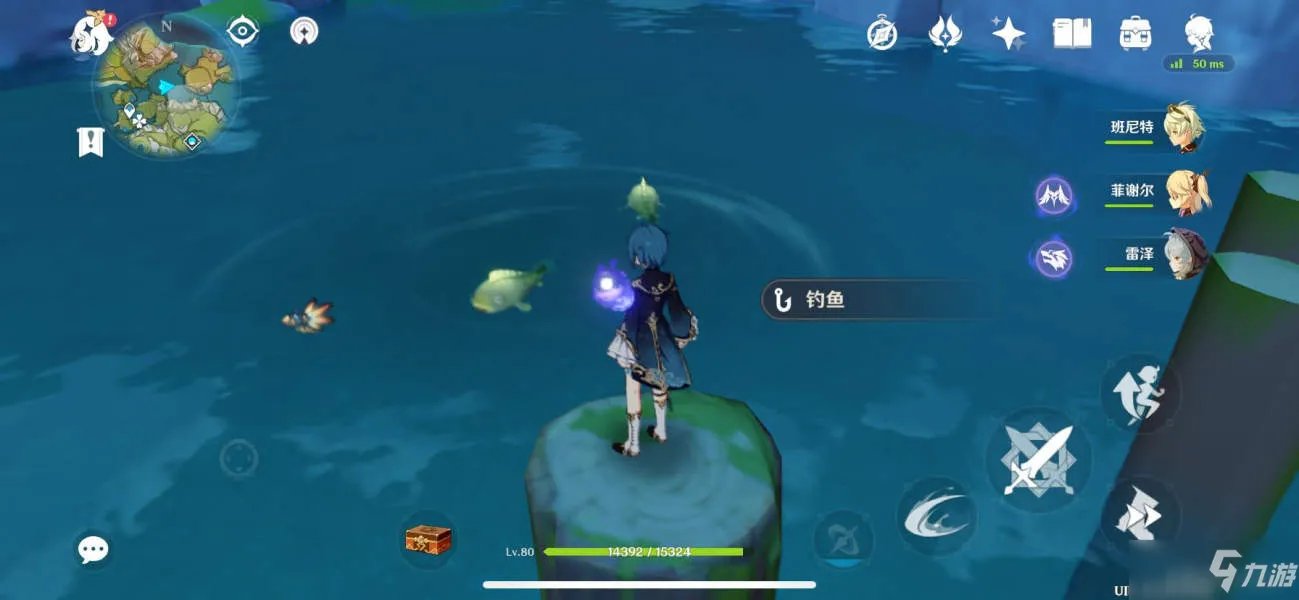Open the battle pass winged icon
The image size is (1299, 600).
point(944,35)
